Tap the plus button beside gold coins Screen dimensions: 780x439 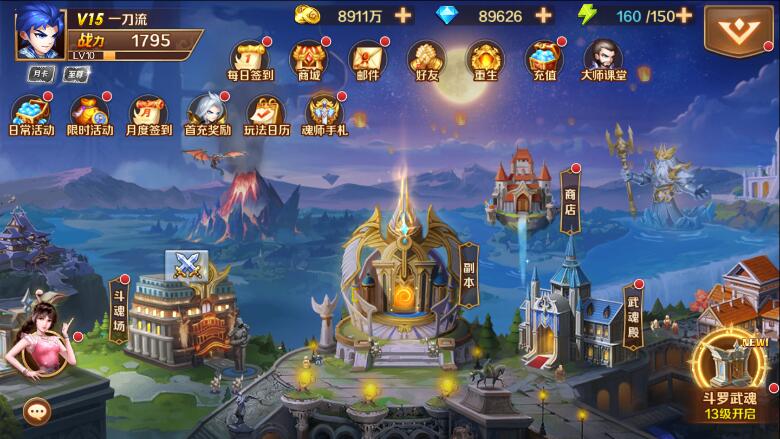tap(402, 15)
